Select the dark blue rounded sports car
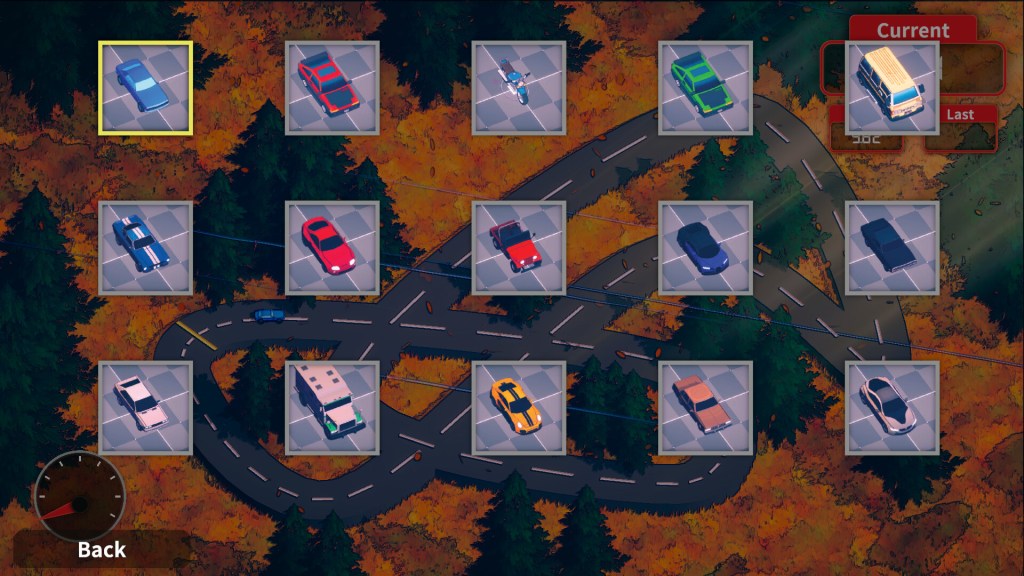The image size is (1024, 576). (706, 248)
